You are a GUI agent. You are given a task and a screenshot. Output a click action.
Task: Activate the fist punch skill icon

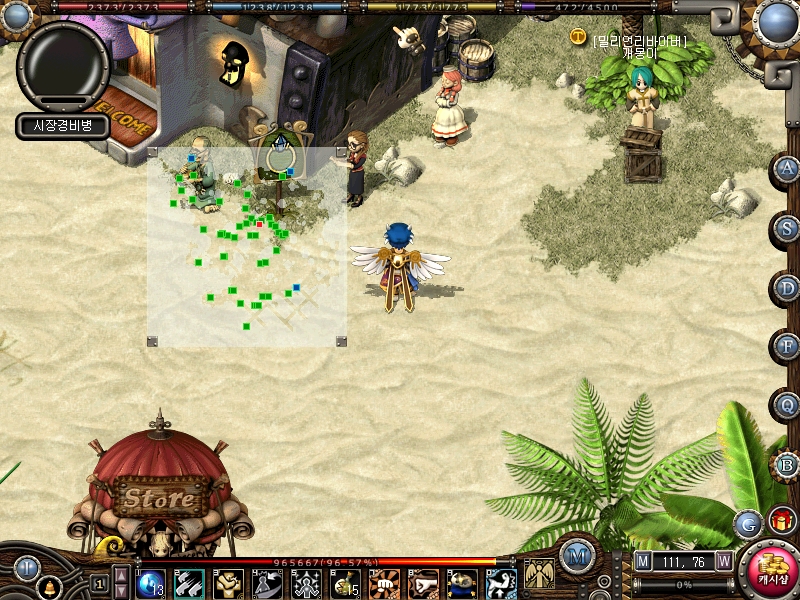[x=385, y=583]
